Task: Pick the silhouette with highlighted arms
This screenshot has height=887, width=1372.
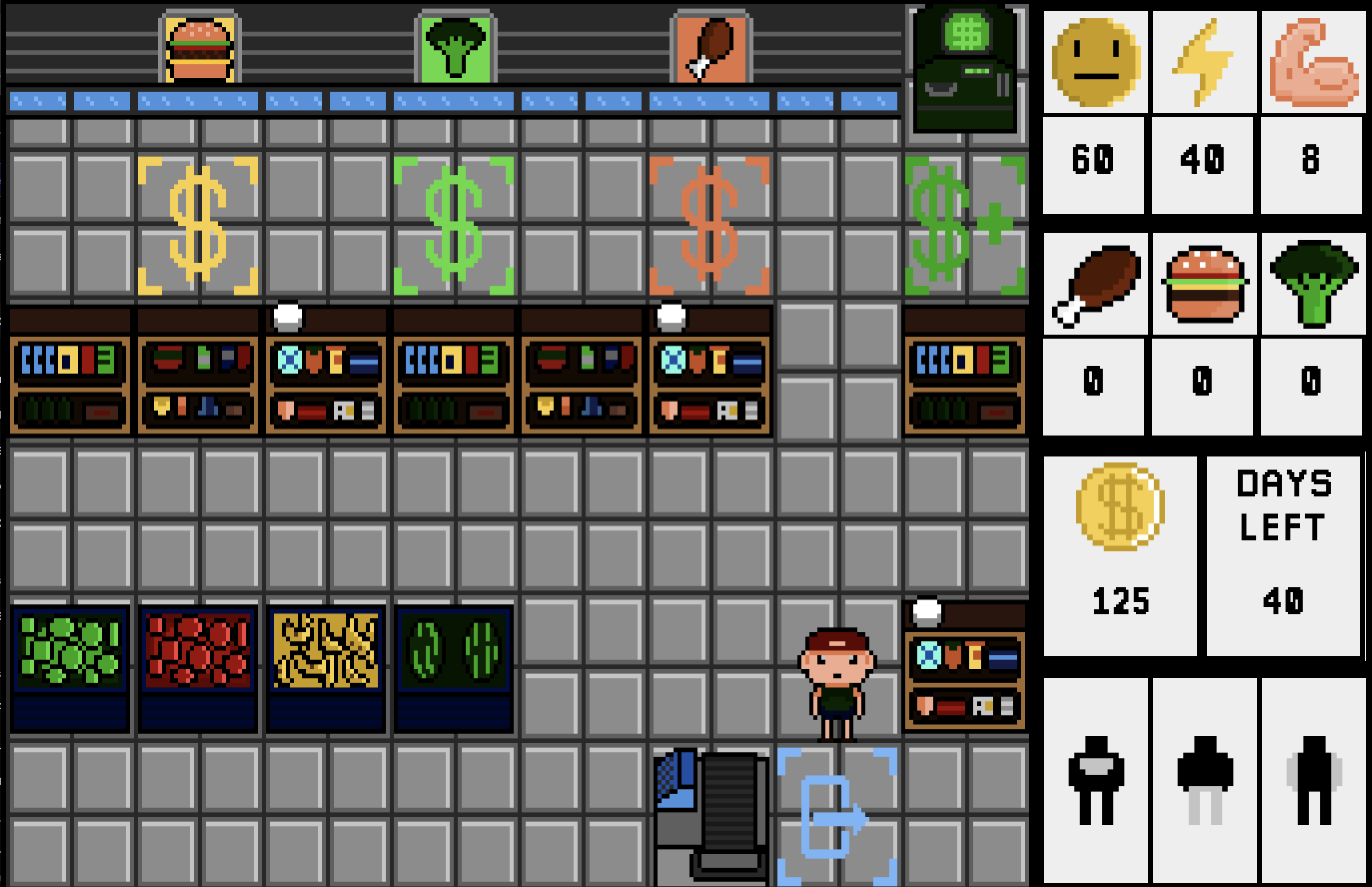Action: 1313,780
